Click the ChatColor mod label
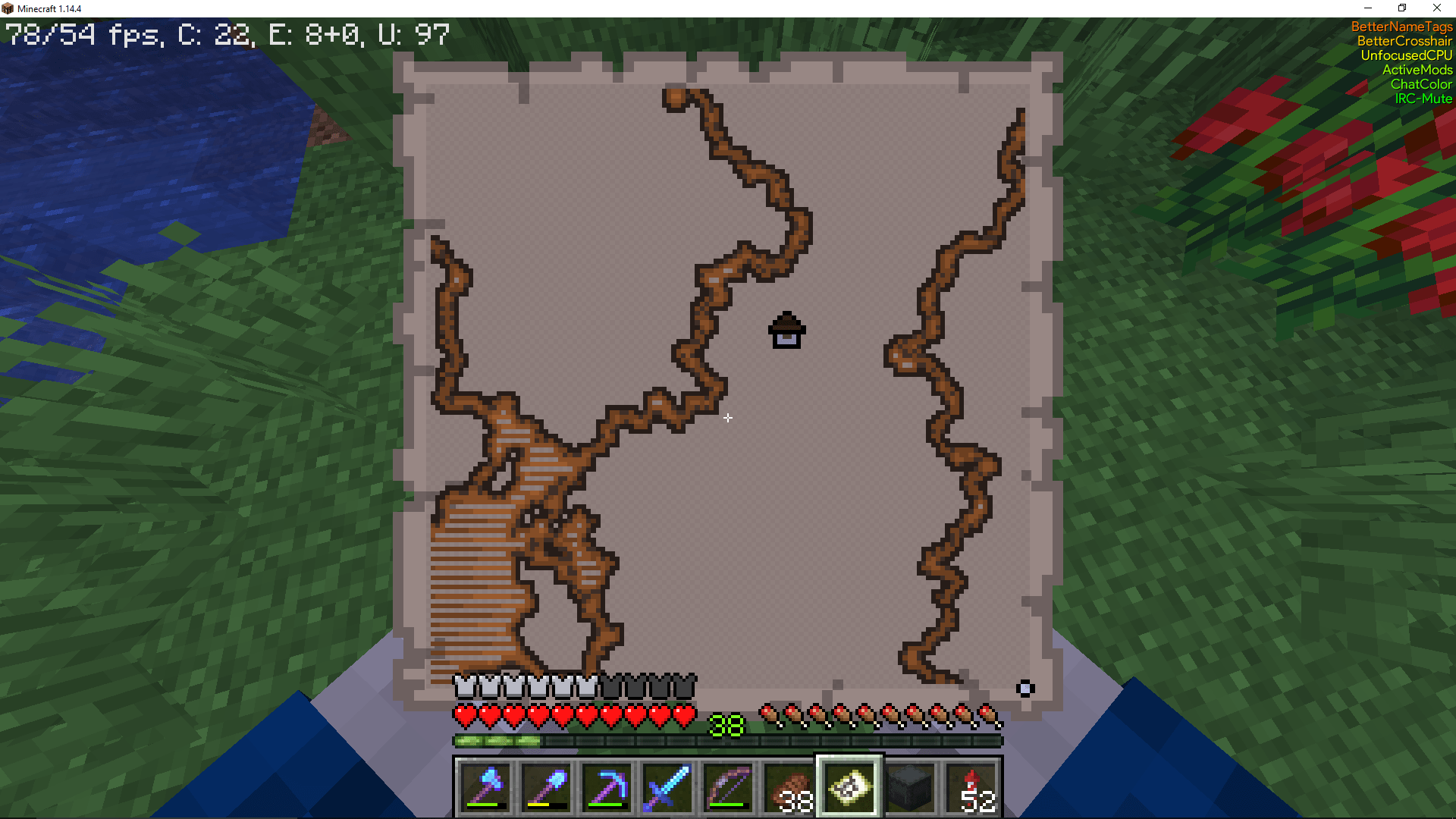1456x819 pixels. 1422,84
